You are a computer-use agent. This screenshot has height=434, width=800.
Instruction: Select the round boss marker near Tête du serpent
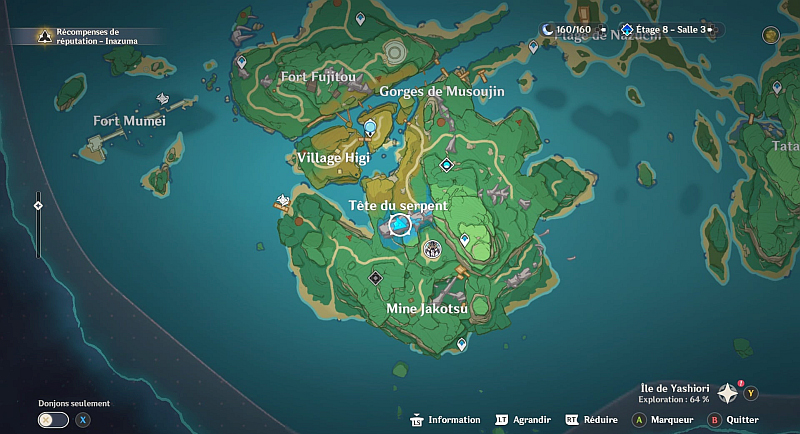click(x=432, y=248)
